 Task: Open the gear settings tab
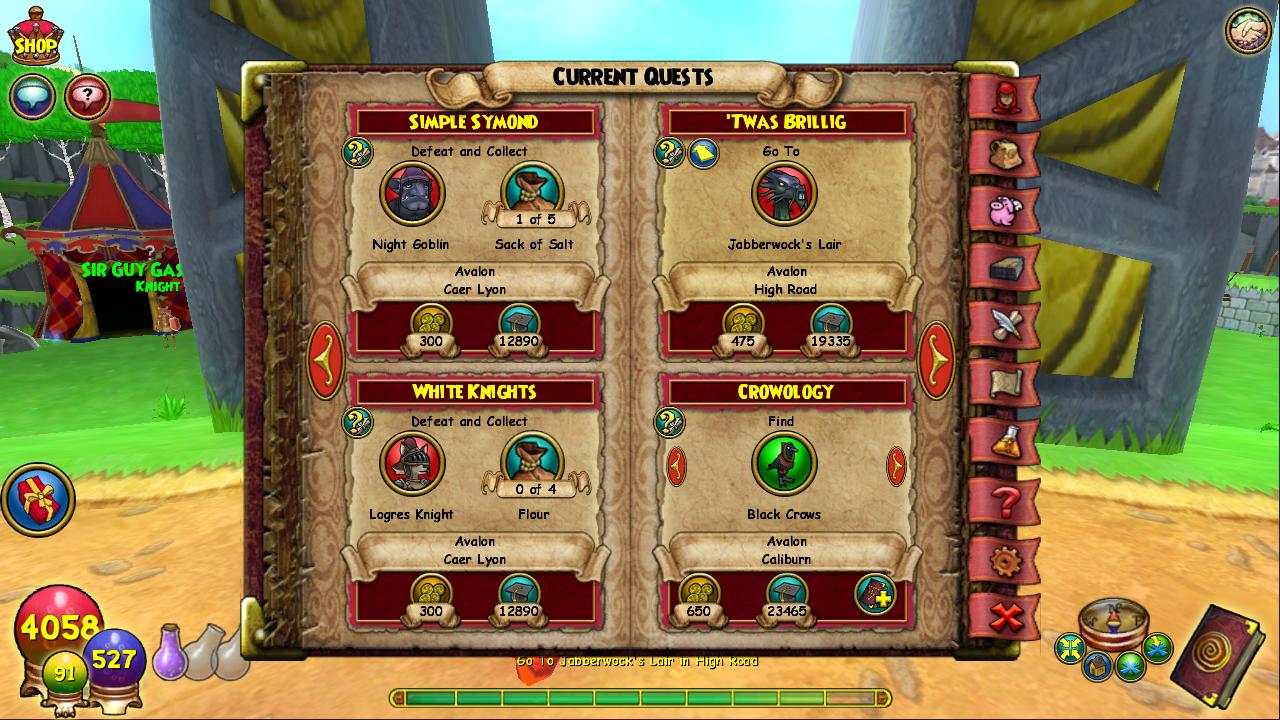(x=1003, y=560)
